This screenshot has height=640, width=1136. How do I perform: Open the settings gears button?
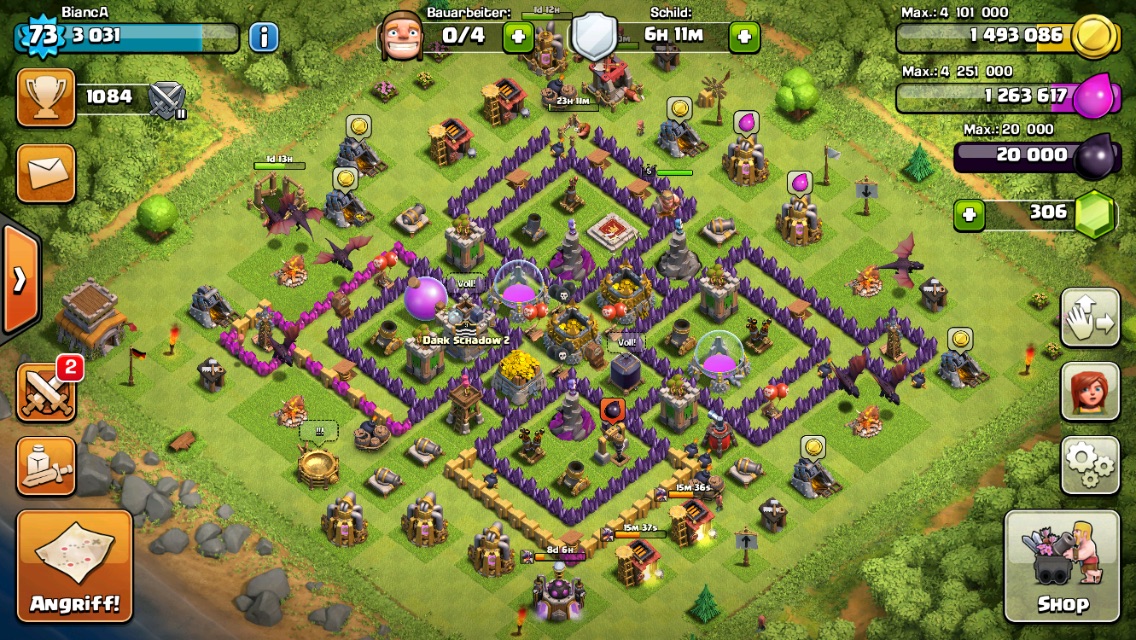tap(1089, 464)
